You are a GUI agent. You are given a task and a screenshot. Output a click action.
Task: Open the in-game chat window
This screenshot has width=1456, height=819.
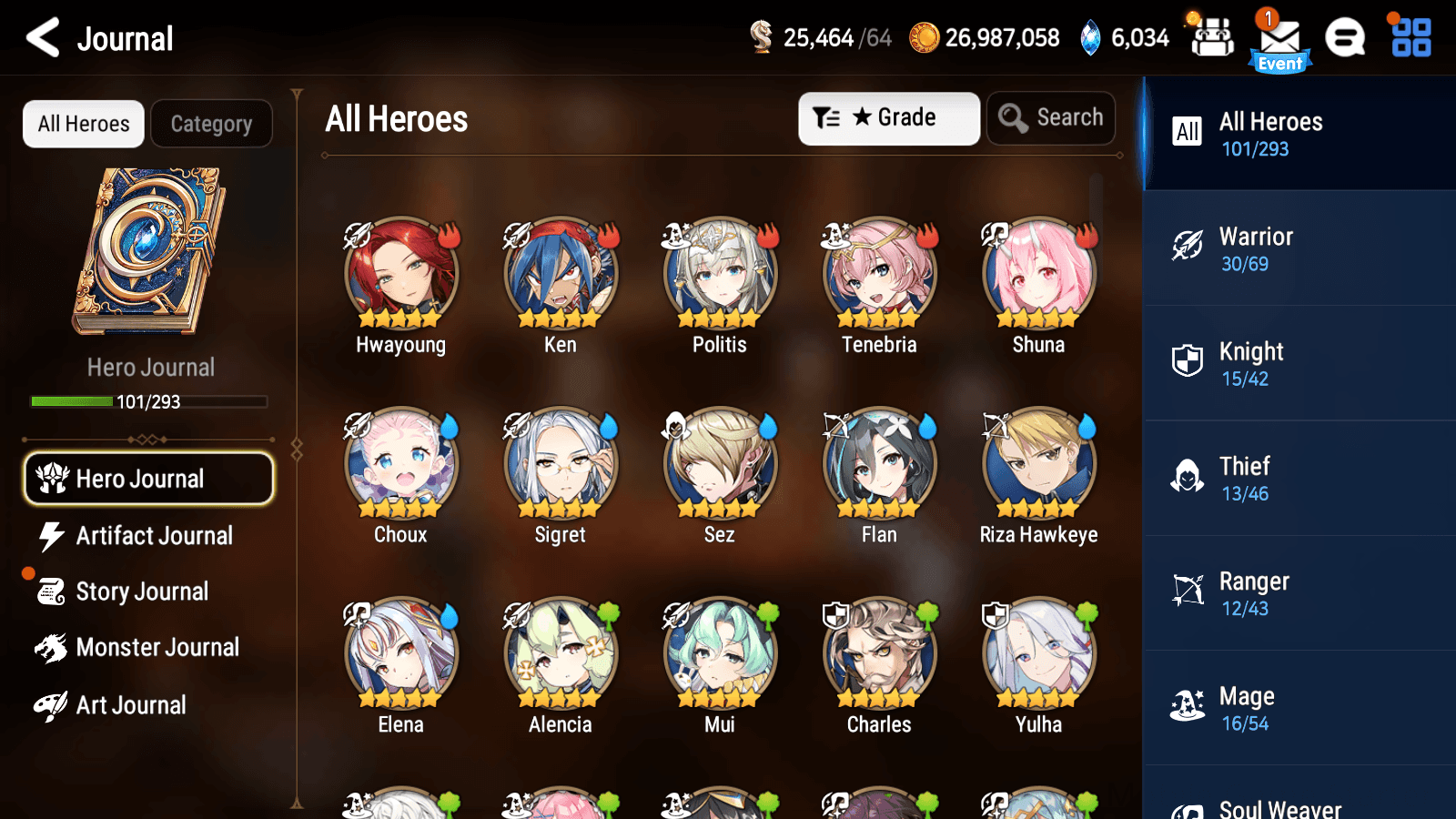1344,38
